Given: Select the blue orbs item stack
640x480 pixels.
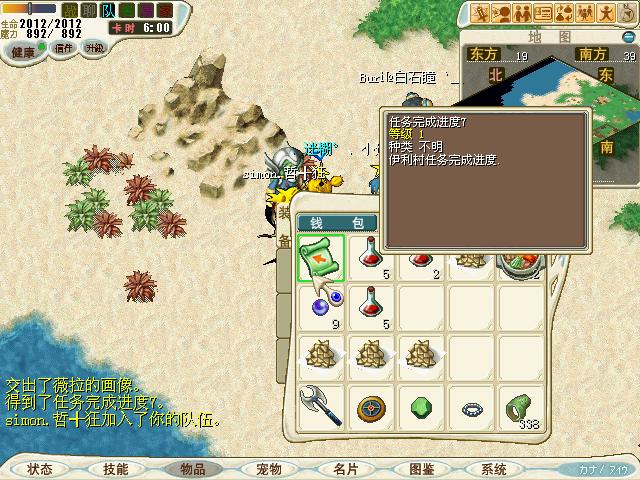Looking at the screenshot, I should click(x=321, y=305).
